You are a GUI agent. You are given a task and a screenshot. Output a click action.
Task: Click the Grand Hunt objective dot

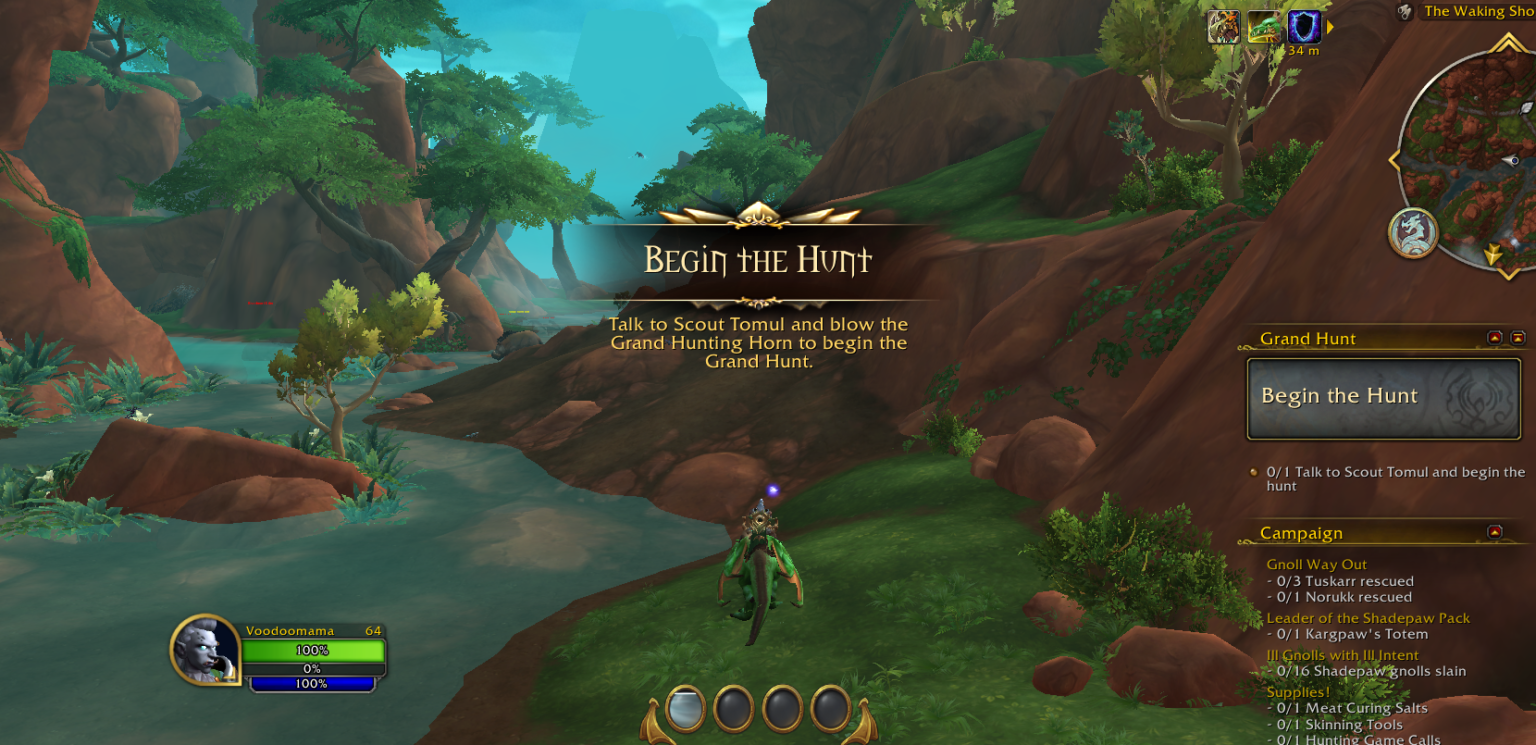[1253, 472]
